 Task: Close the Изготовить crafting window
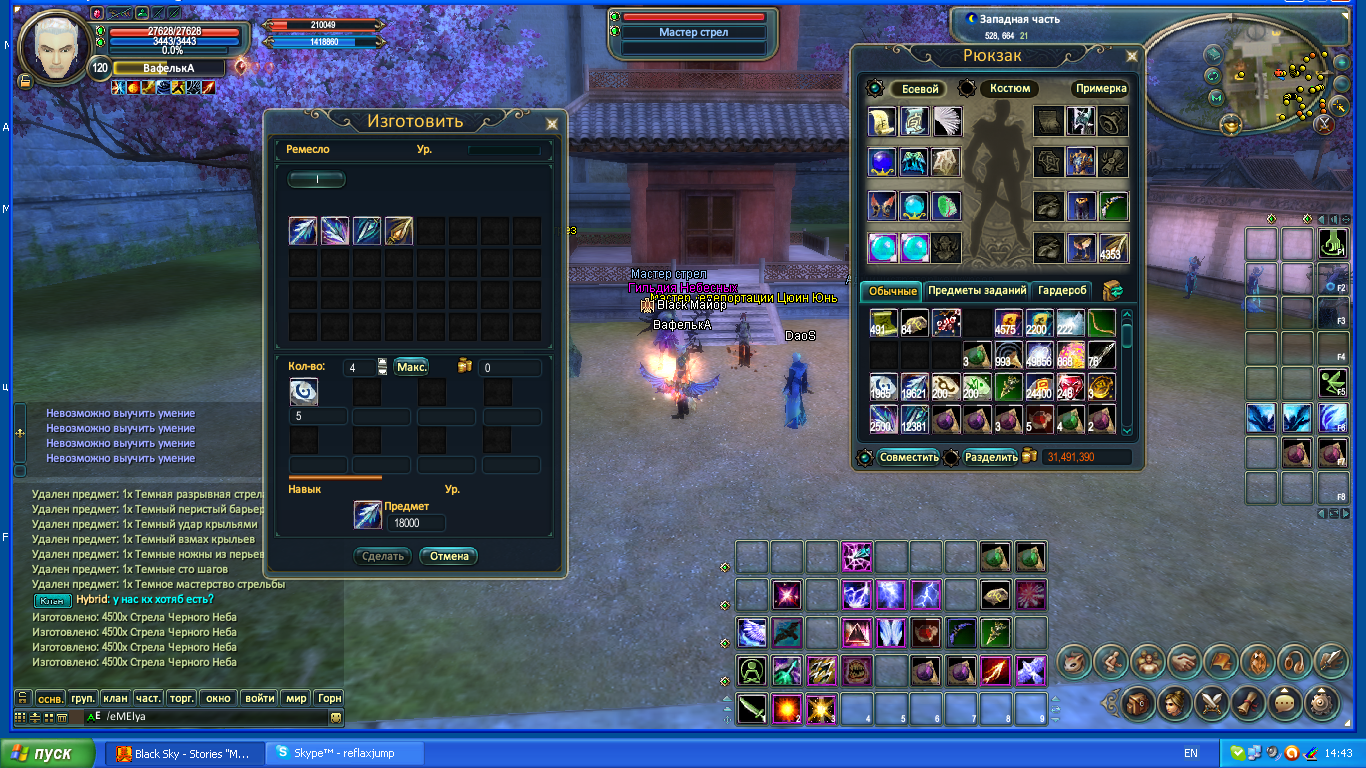(551, 124)
